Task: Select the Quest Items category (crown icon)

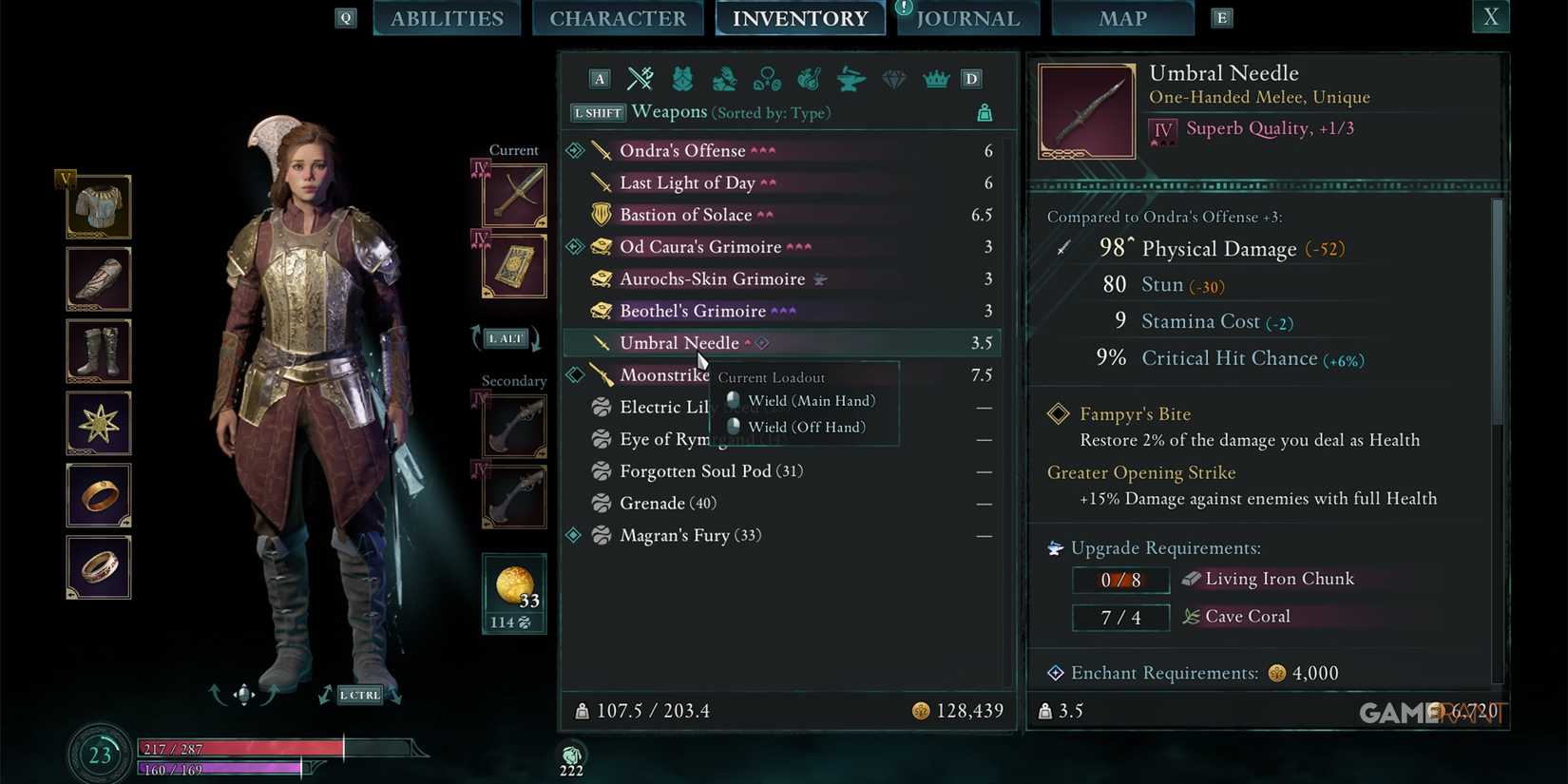Action: coord(936,79)
